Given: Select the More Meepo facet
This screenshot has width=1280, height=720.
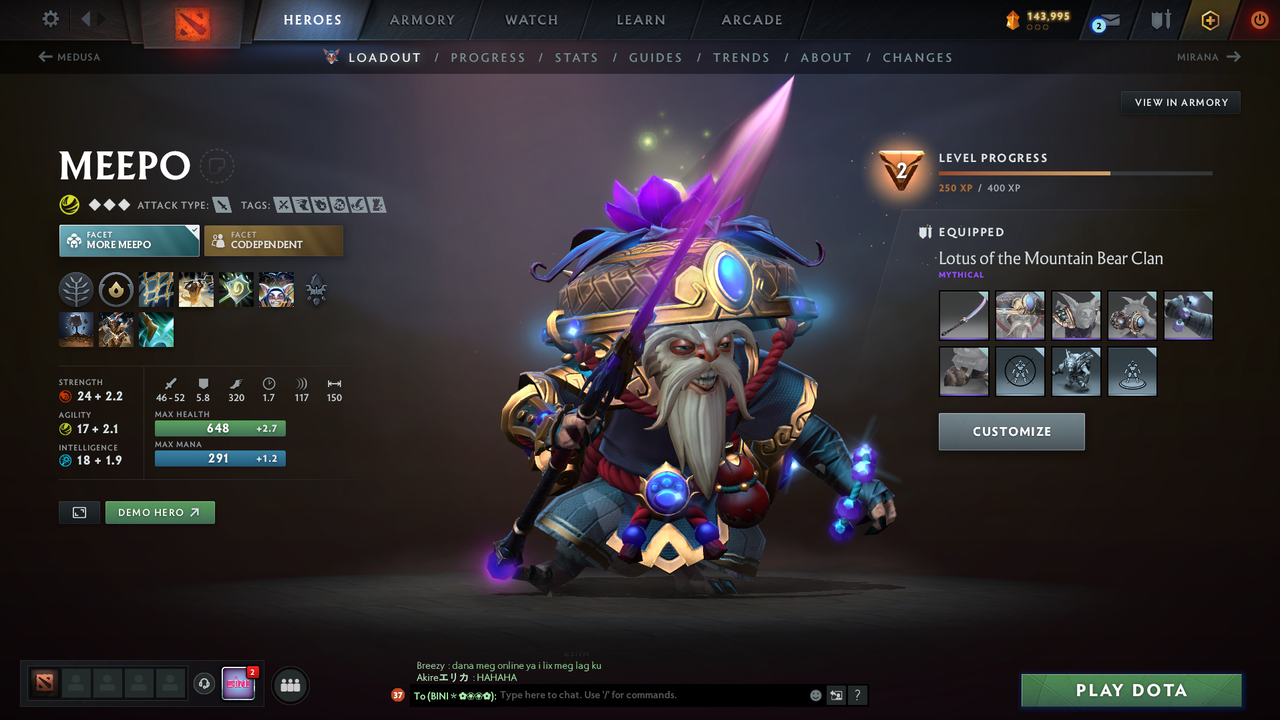Looking at the screenshot, I should pos(128,240).
